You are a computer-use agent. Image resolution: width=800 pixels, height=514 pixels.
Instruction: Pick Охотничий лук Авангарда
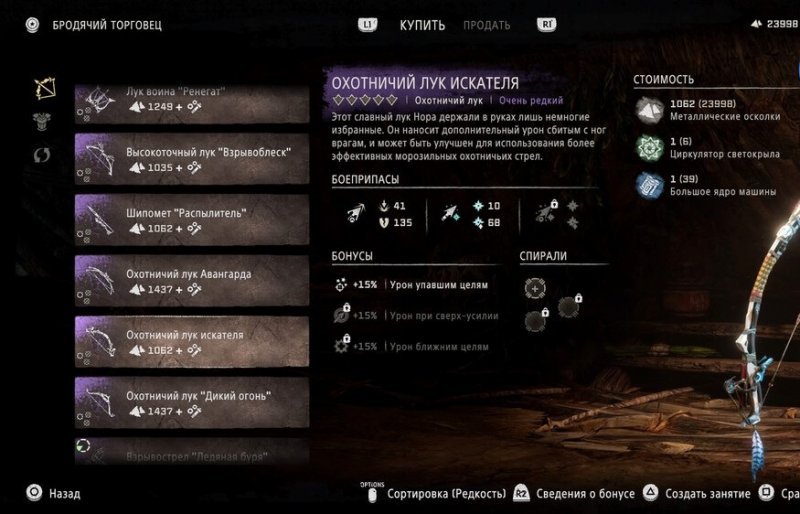pyautogui.click(x=190, y=281)
